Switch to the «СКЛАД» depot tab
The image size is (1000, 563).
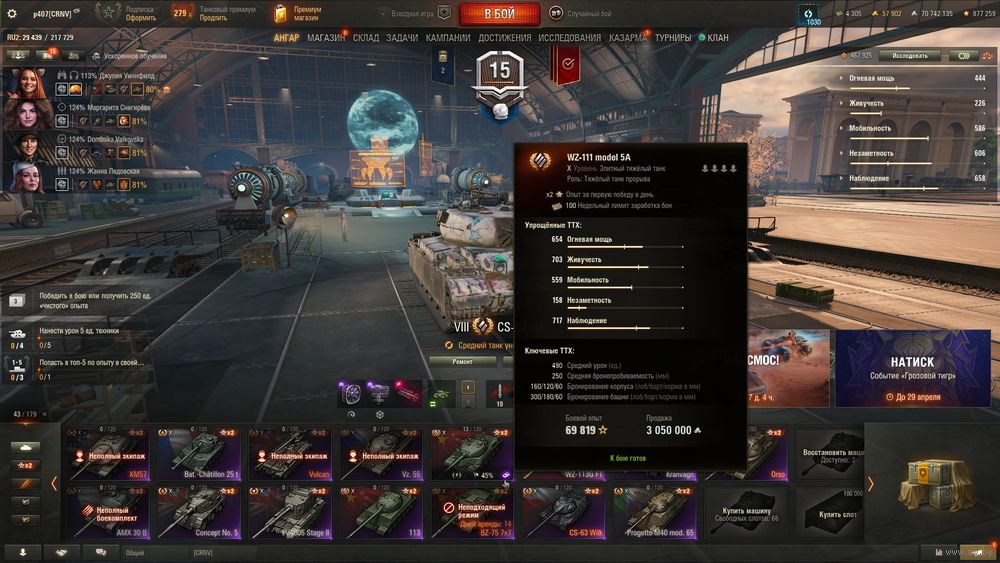pyautogui.click(x=366, y=38)
